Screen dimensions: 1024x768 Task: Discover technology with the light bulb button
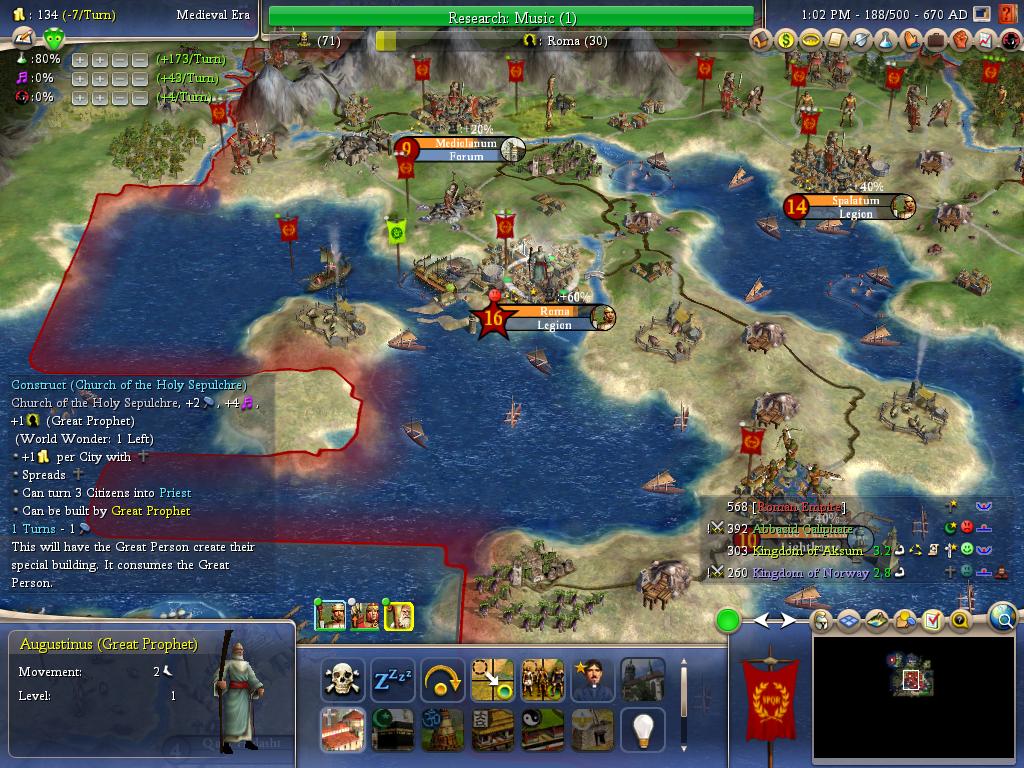pos(643,730)
